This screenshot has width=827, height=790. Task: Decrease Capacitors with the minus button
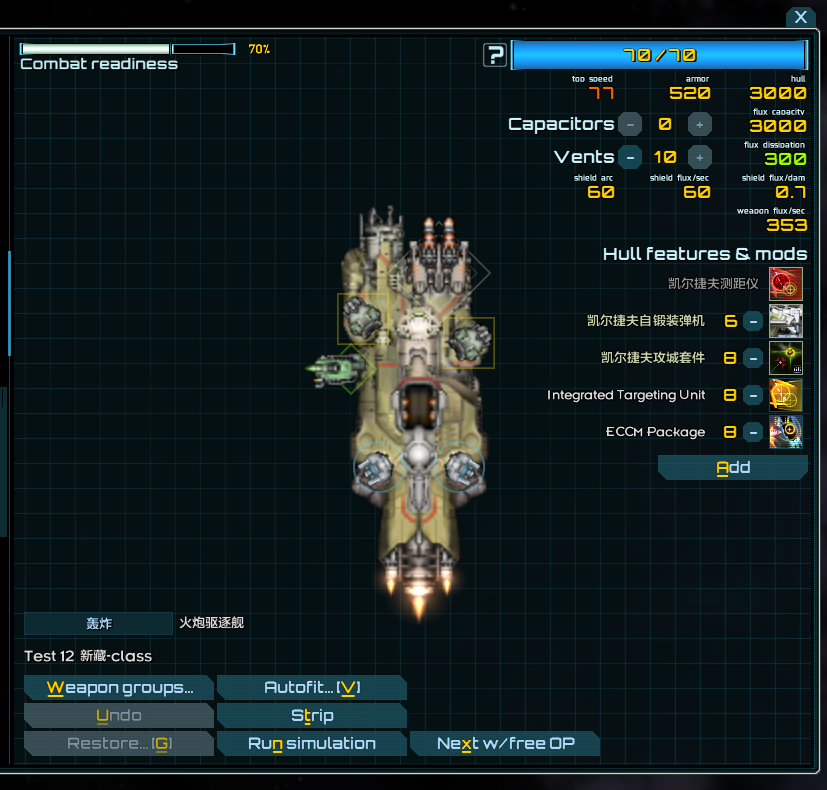point(630,124)
